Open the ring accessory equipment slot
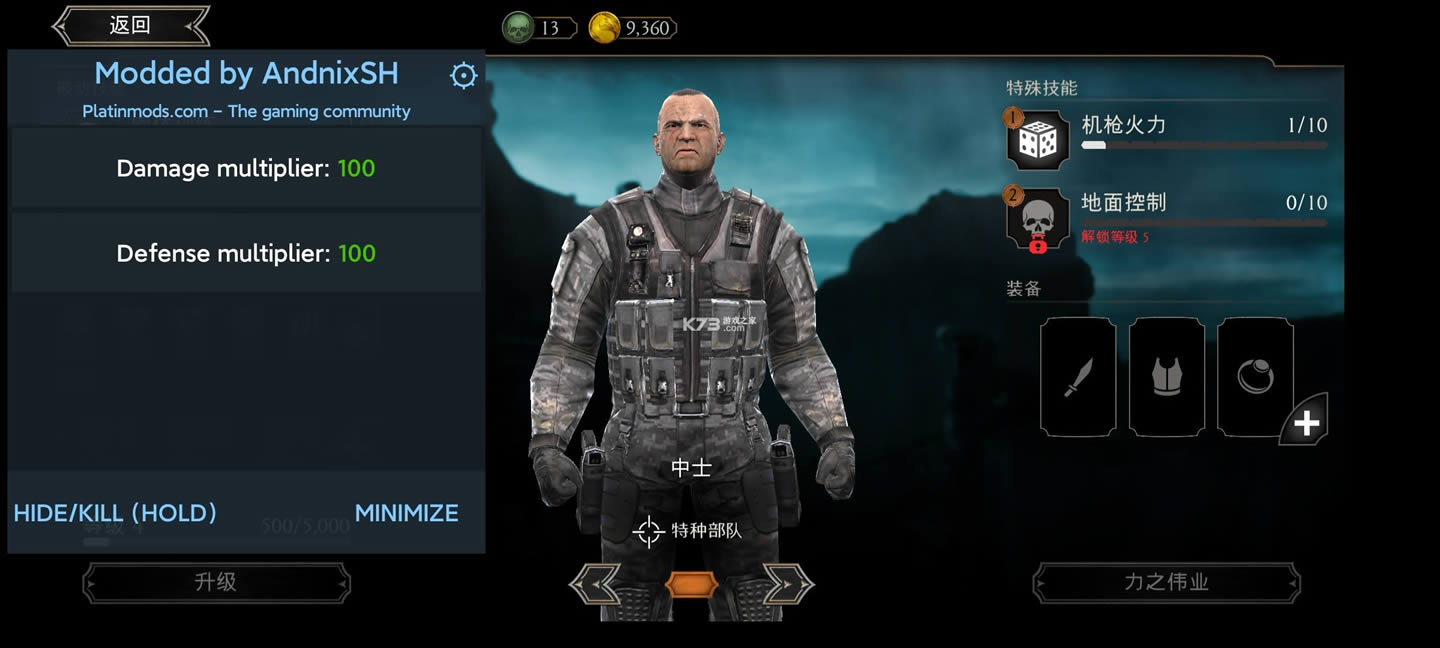The height and width of the screenshot is (648, 1440). tap(1254, 377)
